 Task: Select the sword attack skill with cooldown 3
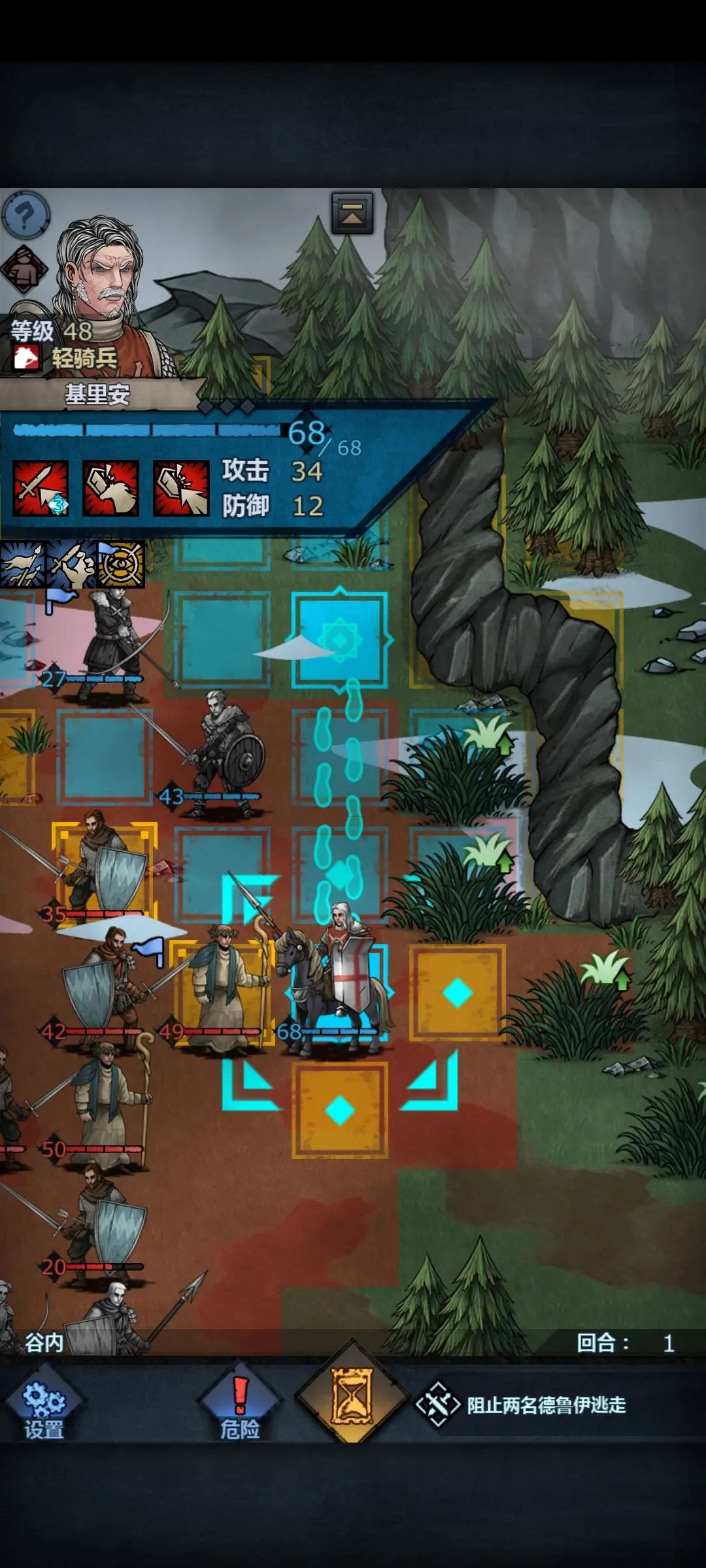(41, 488)
